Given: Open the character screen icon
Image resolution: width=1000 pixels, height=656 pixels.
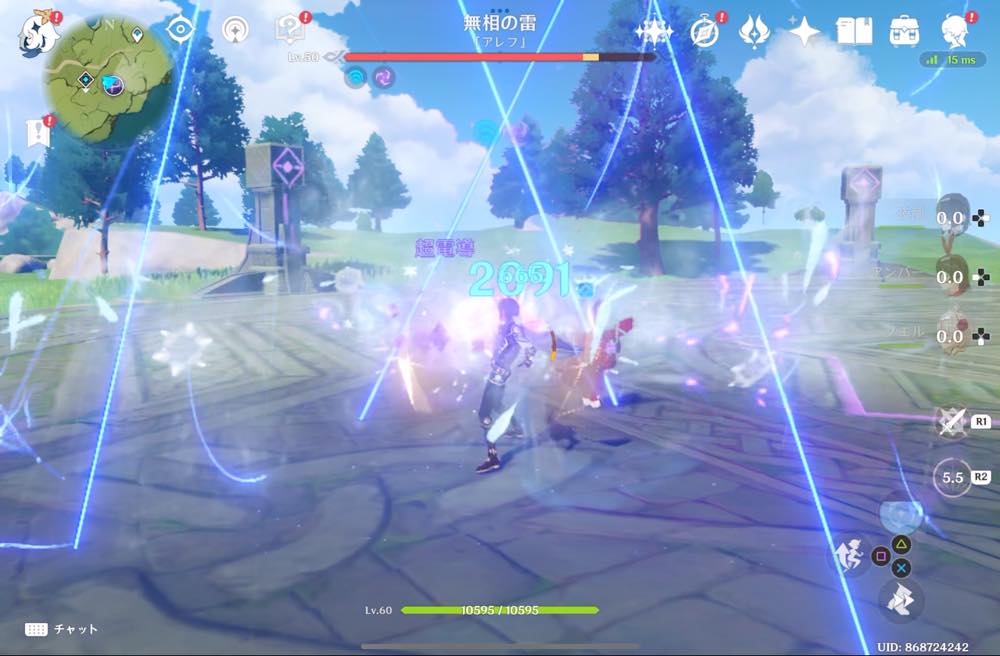Looking at the screenshot, I should click(955, 32).
